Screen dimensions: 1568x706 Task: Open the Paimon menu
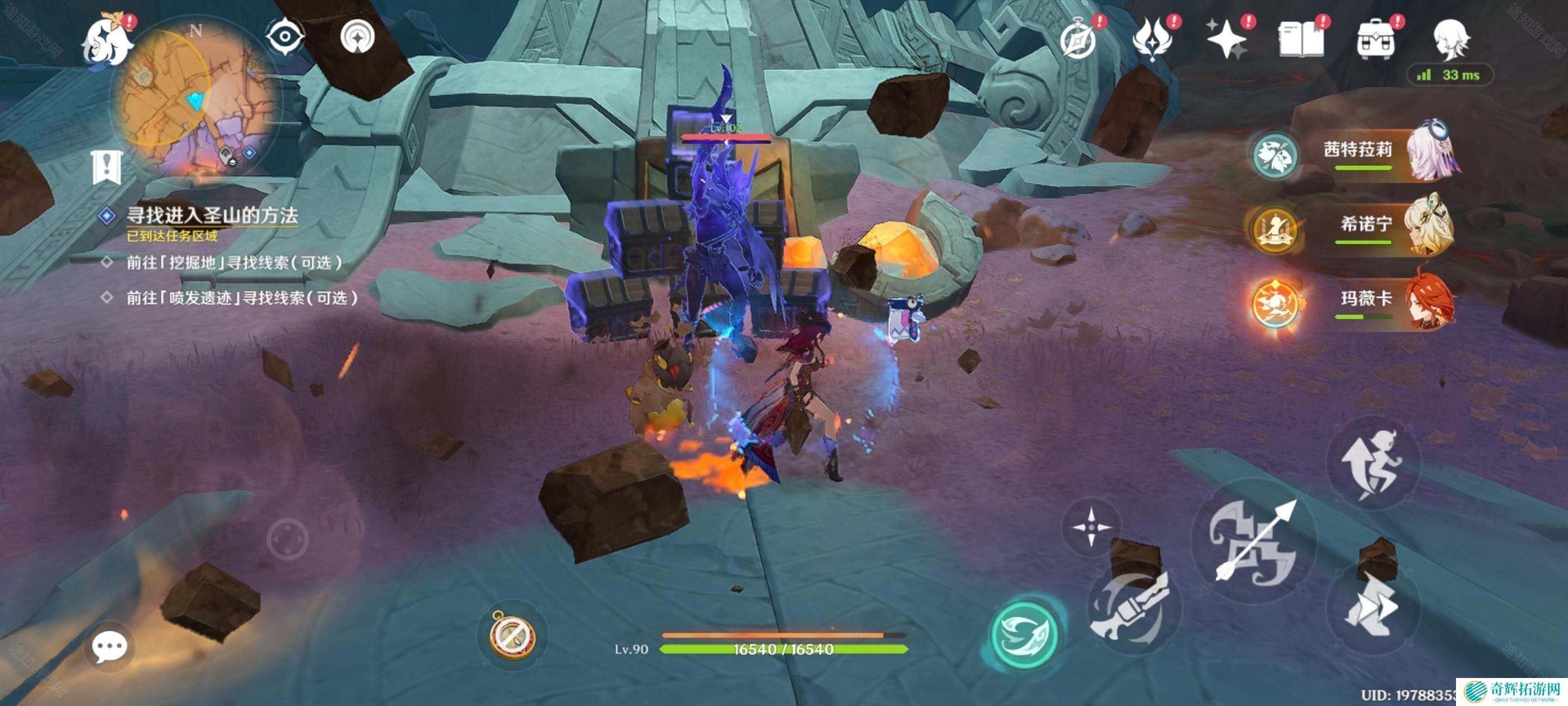pyautogui.click(x=108, y=41)
